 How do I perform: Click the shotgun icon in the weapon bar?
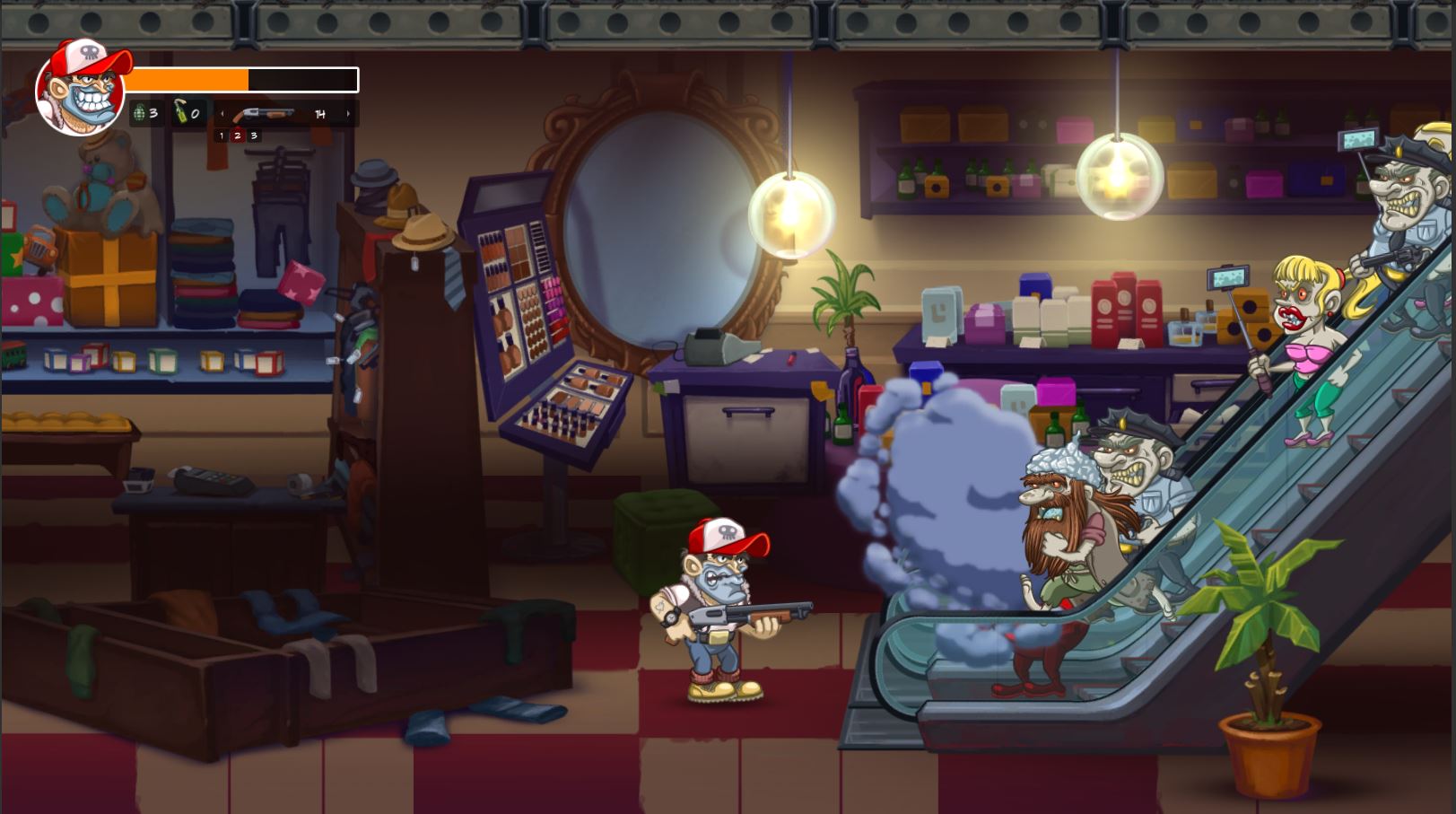coord(266,114)
